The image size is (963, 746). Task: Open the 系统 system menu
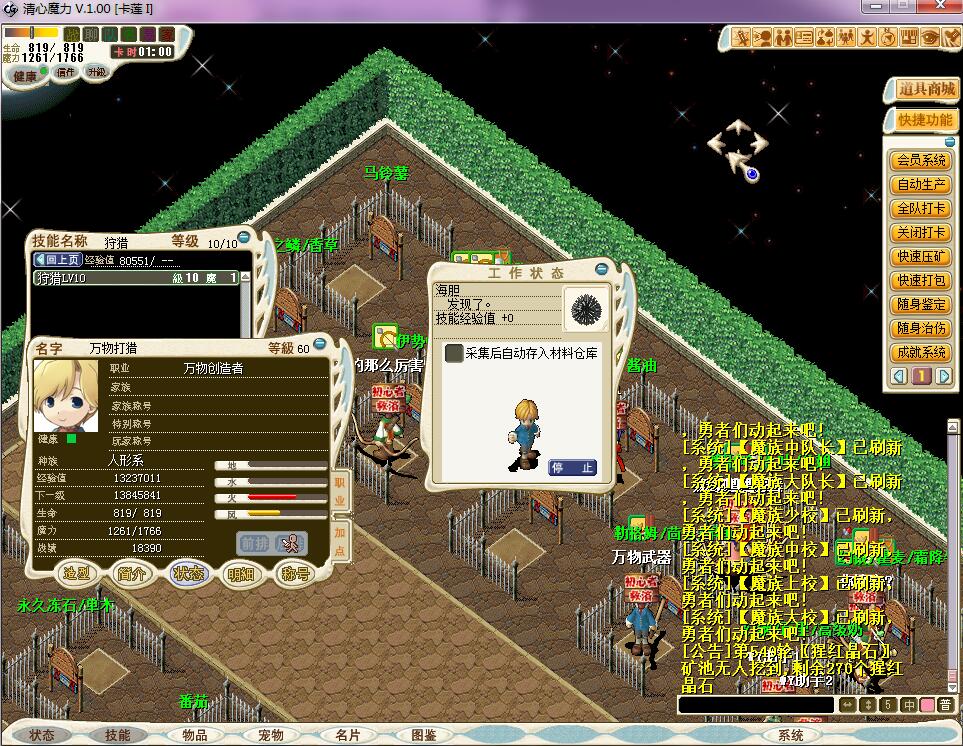pyautogui.click(x=790, y=735)
